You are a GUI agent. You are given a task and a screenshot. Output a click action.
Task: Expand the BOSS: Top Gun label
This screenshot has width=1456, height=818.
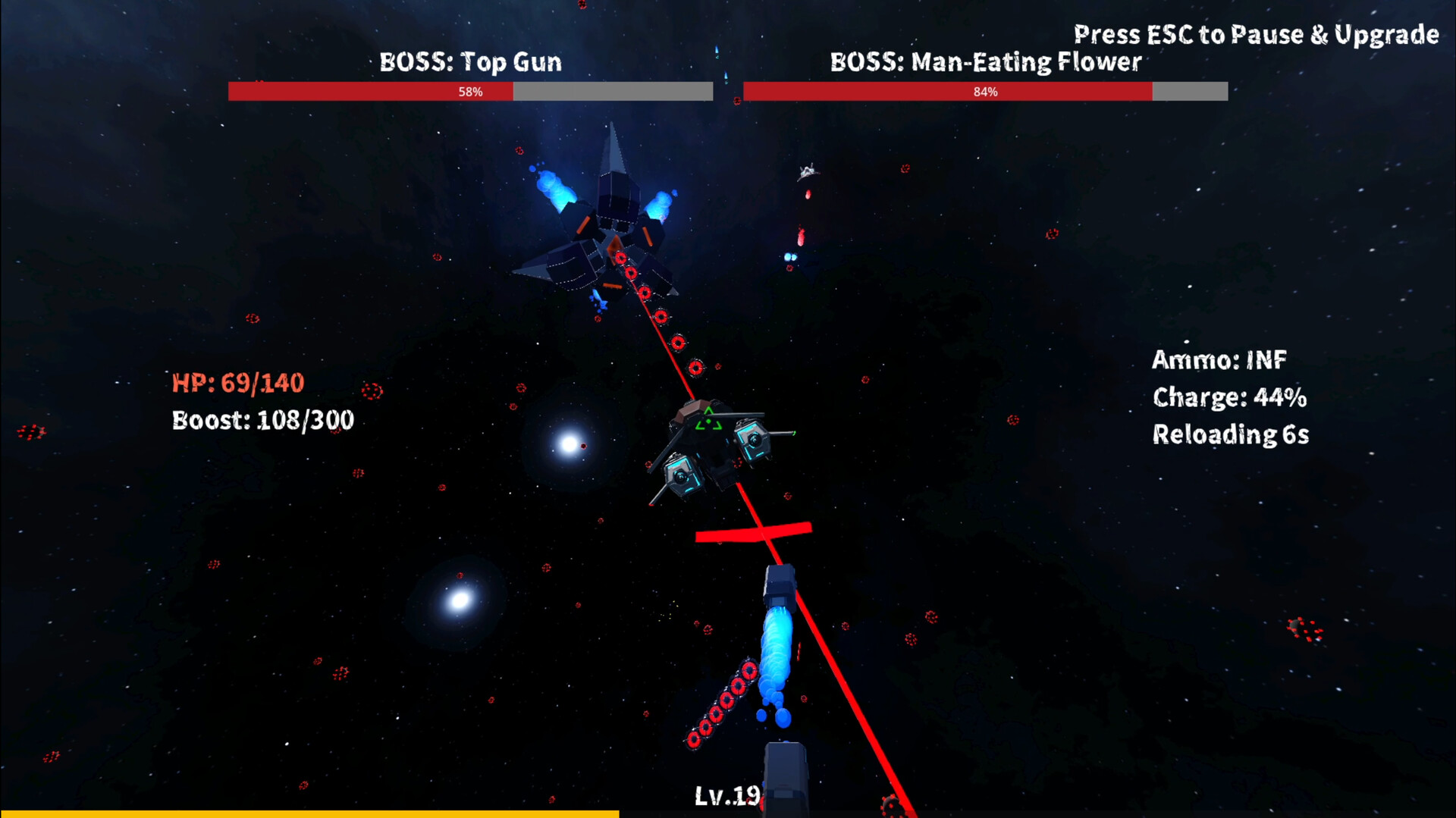(x=470, y=62)
